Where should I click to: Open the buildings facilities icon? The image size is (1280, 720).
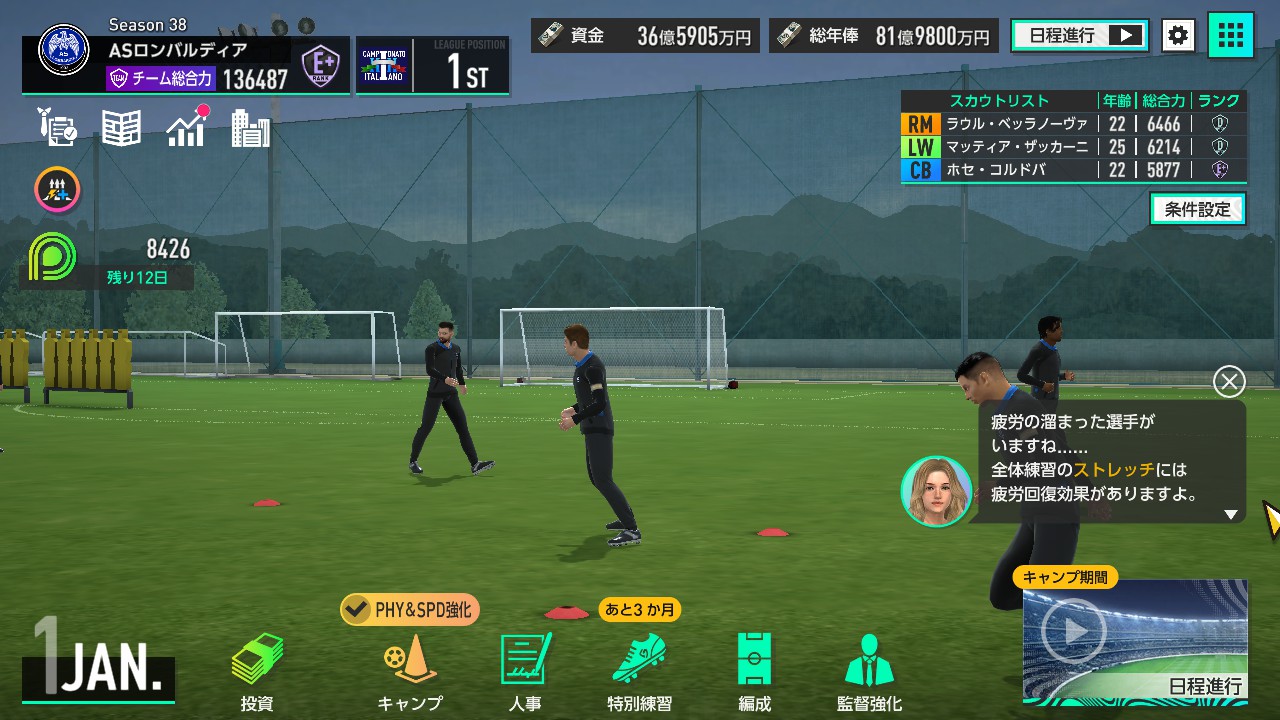click(250, 128)
